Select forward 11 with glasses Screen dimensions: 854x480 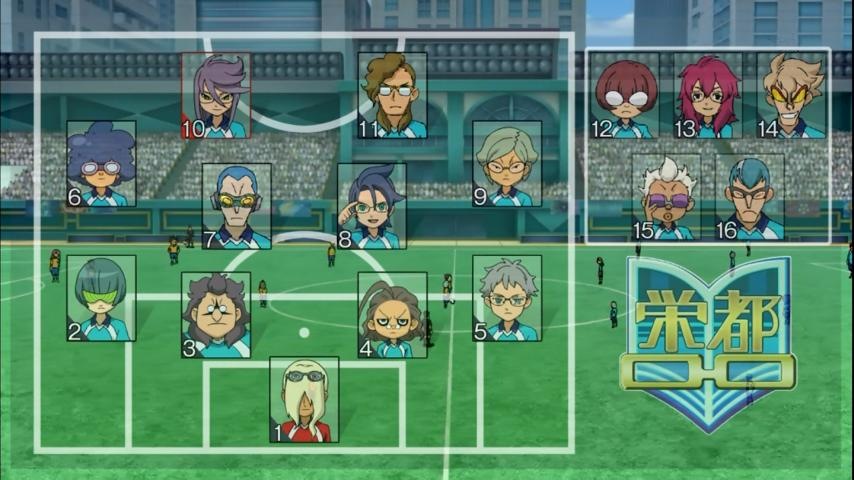point(393,96)
